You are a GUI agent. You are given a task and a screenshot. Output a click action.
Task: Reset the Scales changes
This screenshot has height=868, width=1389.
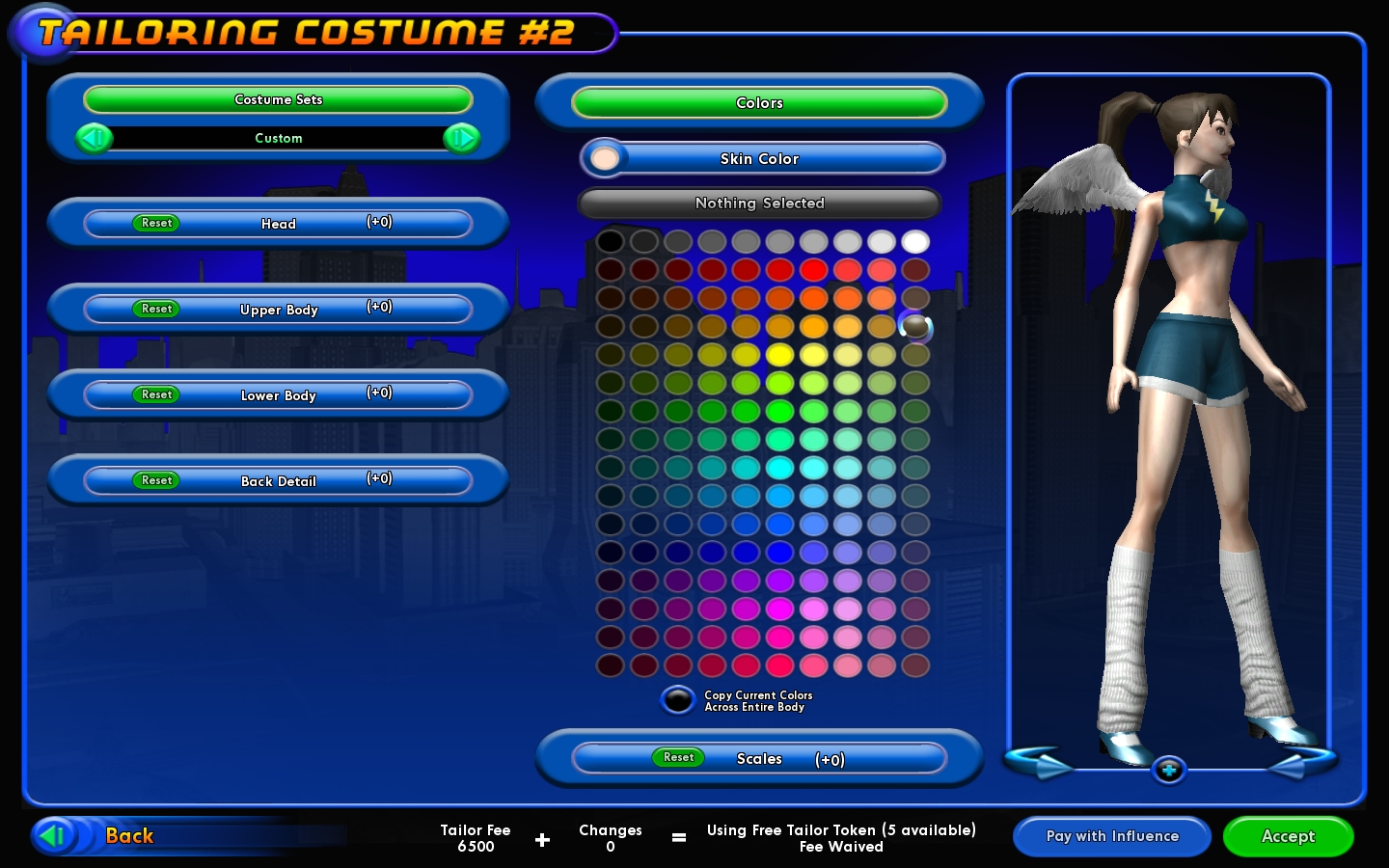678,758
